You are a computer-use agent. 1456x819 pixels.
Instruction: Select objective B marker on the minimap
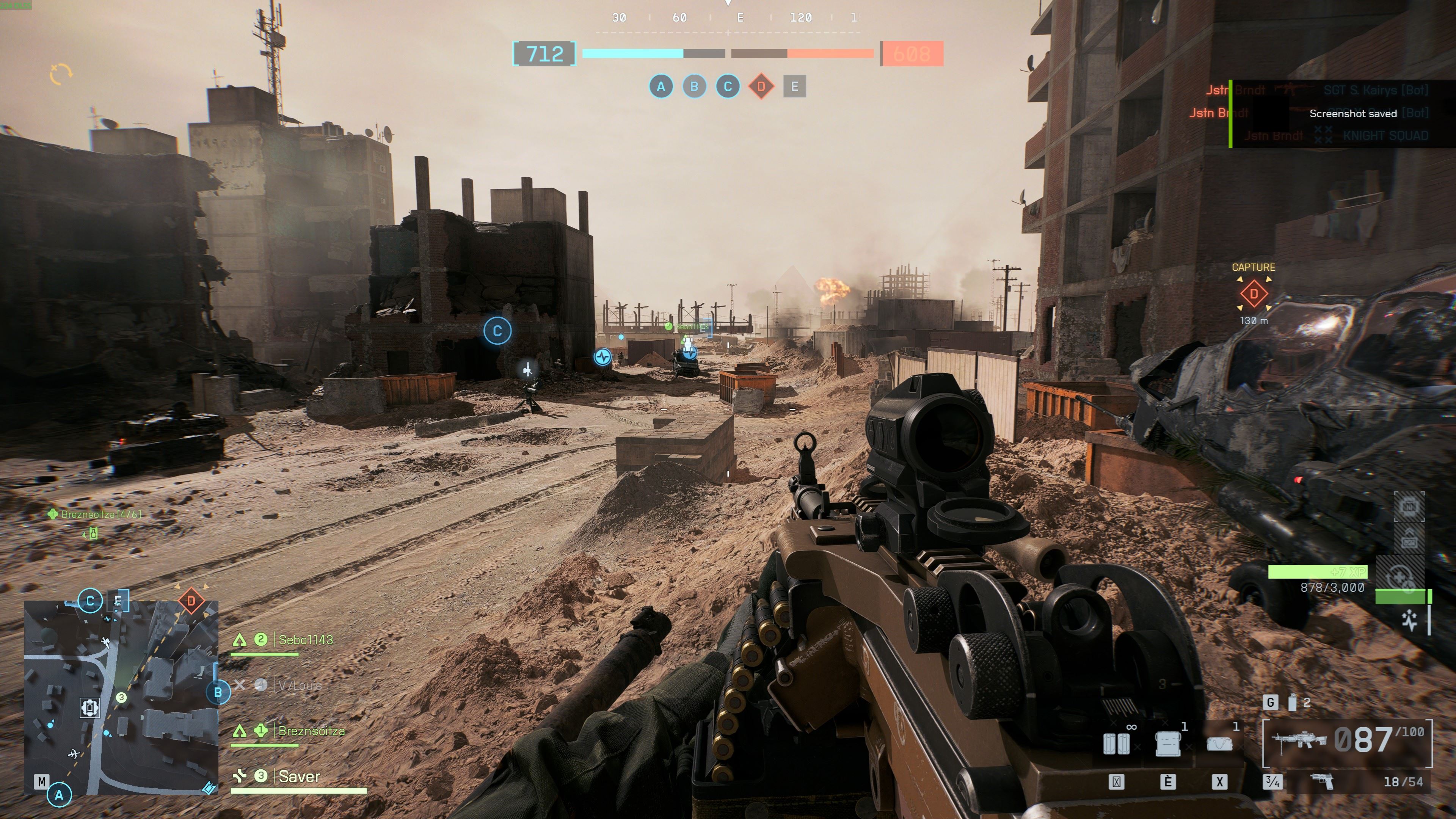tap(218, 692)
